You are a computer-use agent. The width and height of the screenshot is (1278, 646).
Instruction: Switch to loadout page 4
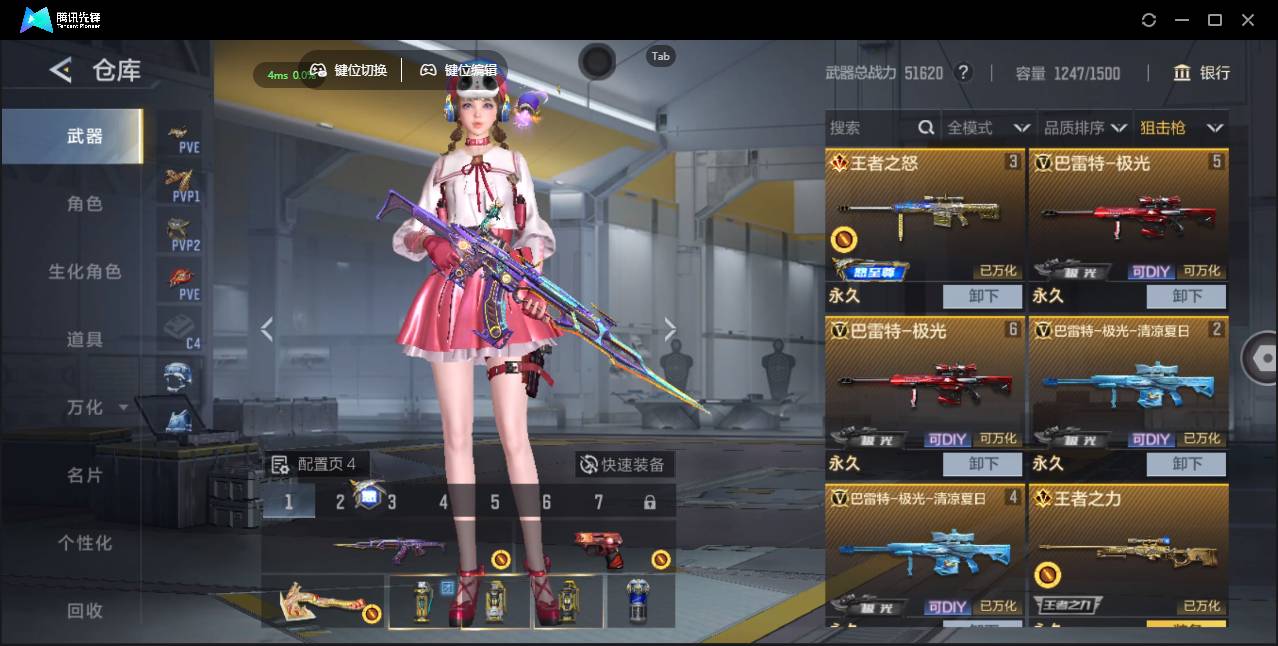coord(443,502)
